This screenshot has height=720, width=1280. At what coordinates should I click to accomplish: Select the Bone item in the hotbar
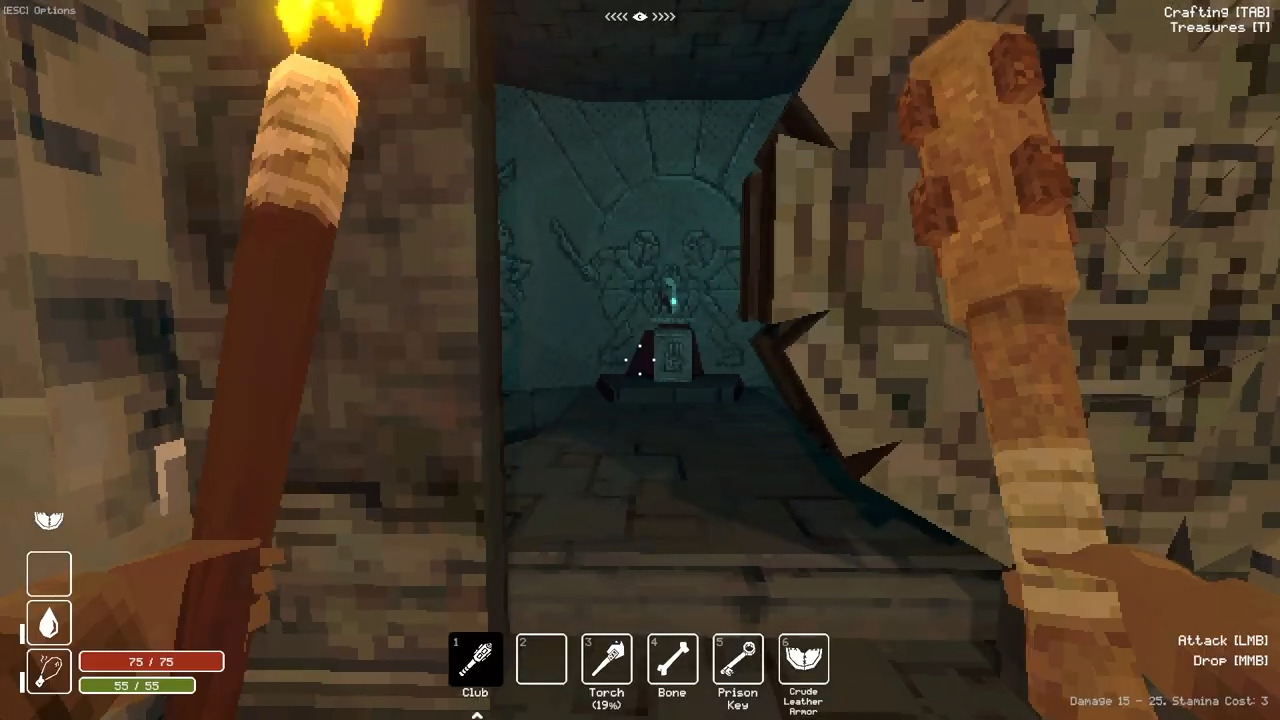(672, 658)
